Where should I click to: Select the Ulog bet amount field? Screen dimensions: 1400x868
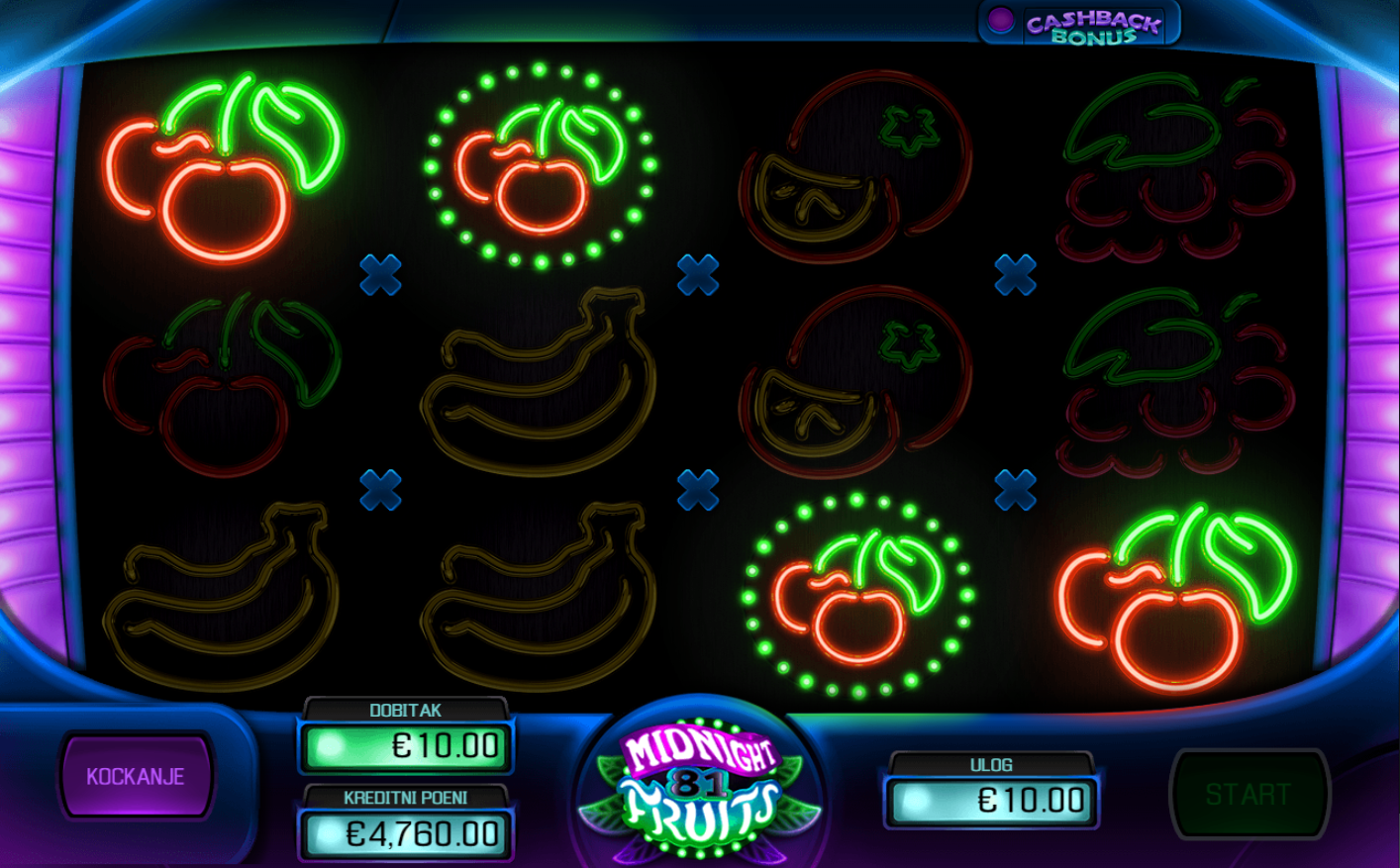point(992,800)
